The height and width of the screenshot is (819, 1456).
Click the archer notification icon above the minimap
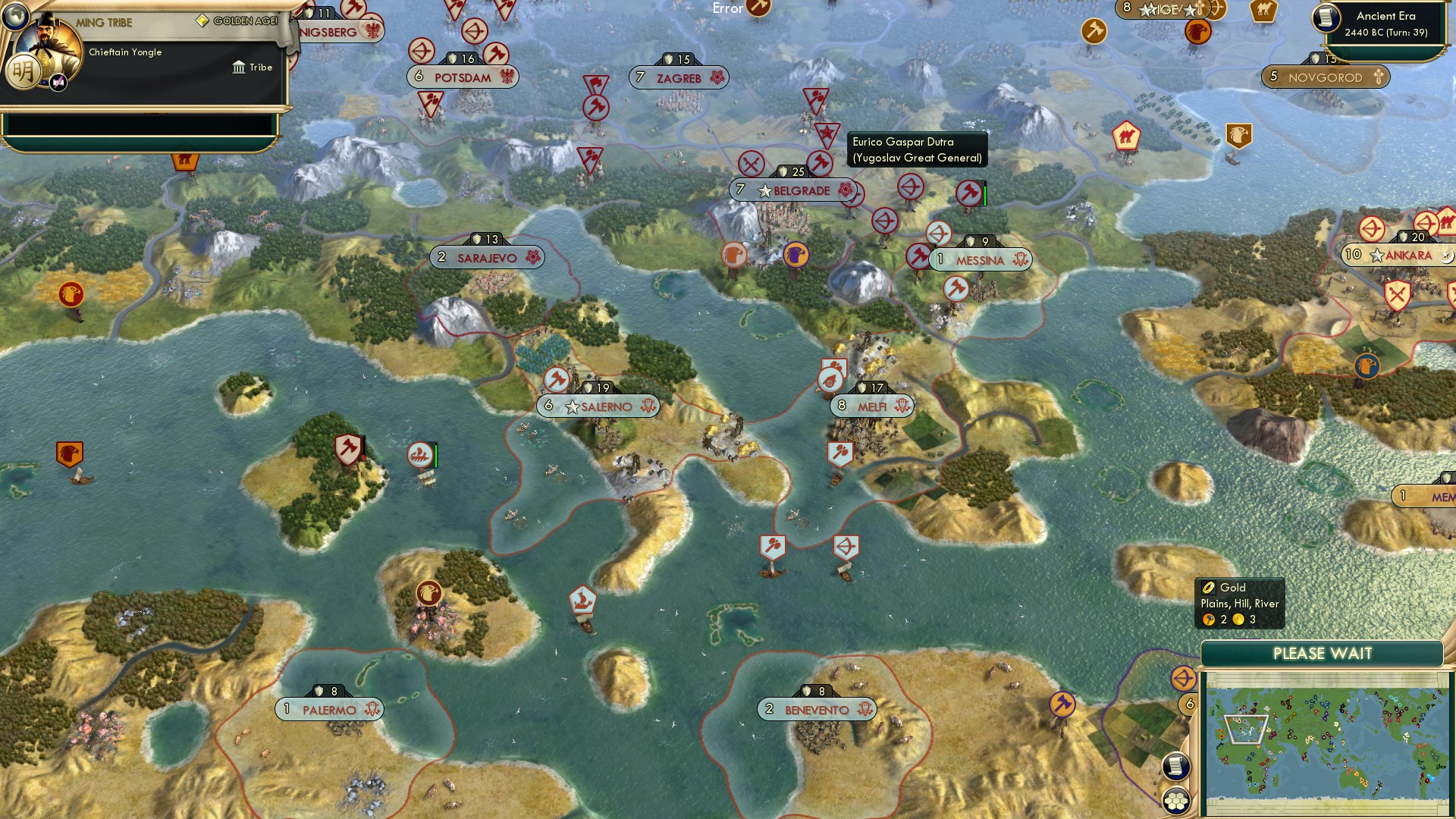point(1182,679)
